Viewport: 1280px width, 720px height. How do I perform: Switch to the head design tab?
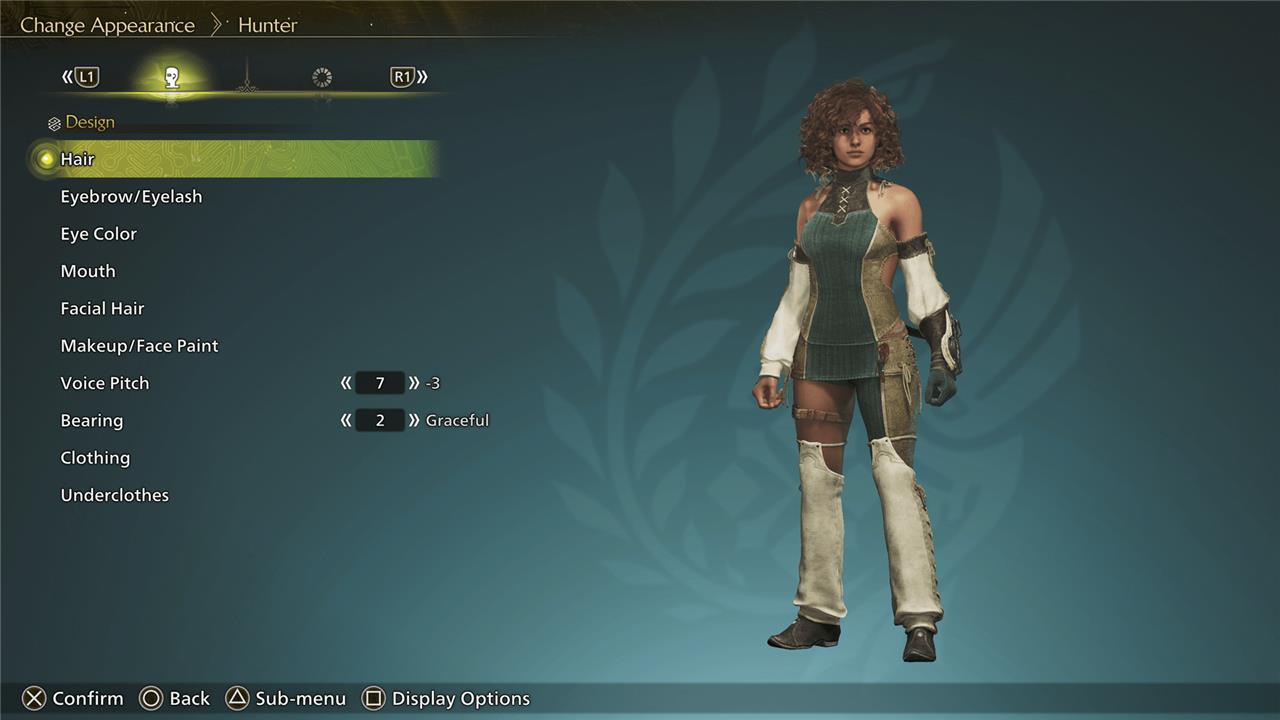pos(172,78)
